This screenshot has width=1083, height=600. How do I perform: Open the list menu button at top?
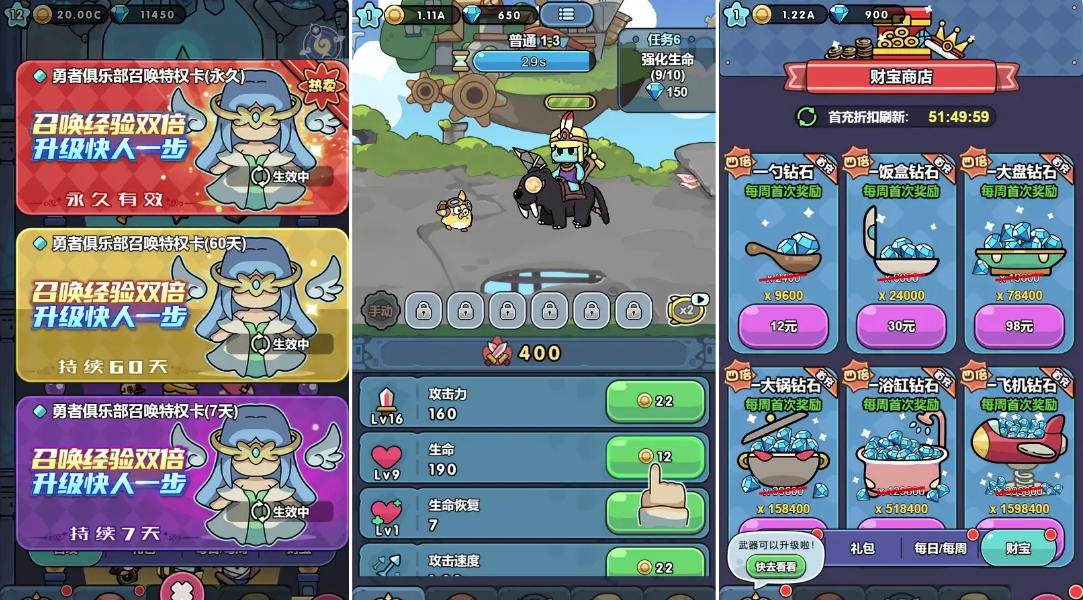pyautogui.click(x=566, y=15)
